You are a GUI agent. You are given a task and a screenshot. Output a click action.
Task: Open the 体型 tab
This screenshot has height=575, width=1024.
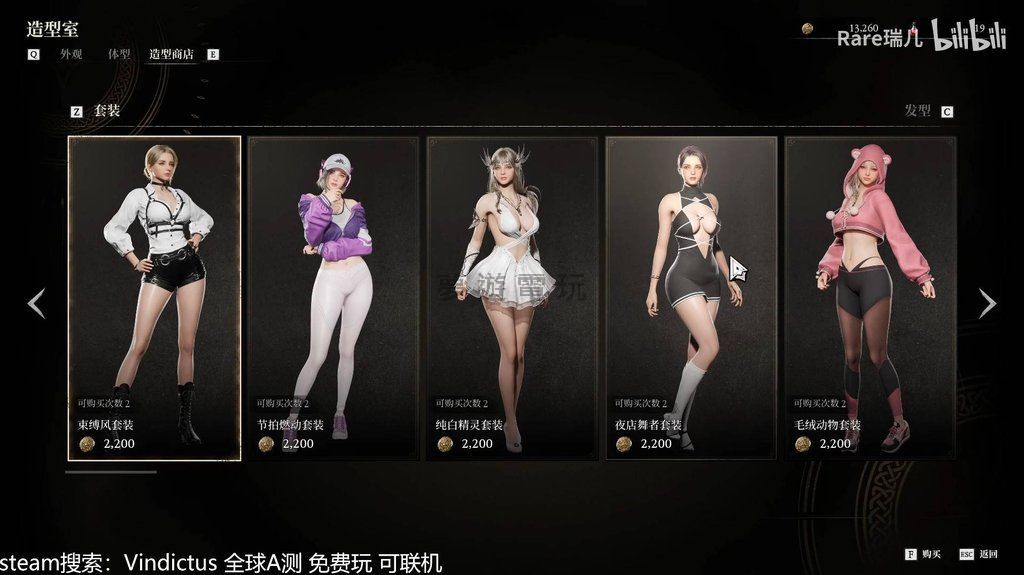(119, 54)
